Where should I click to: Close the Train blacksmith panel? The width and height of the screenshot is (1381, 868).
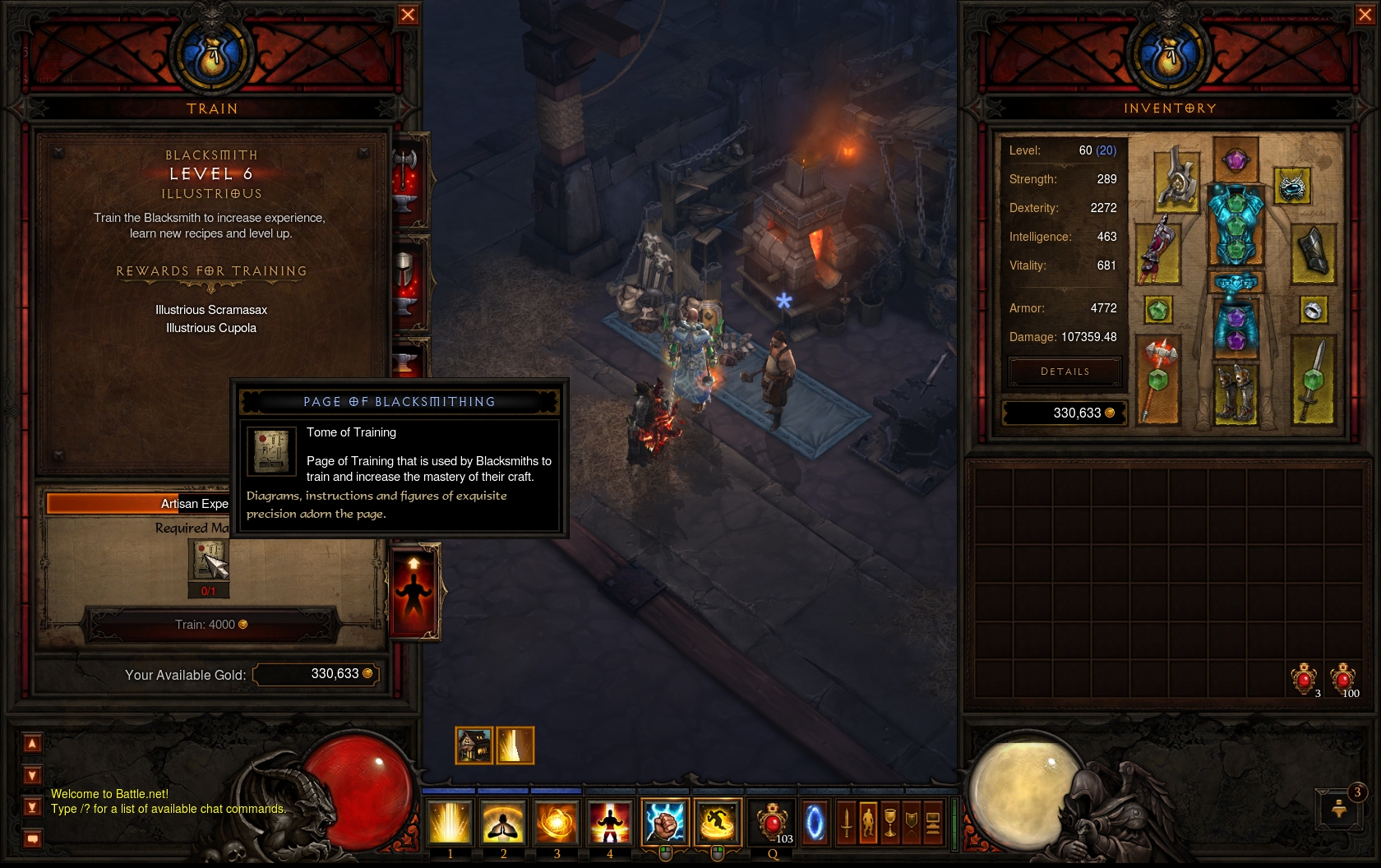pos(408,15)
